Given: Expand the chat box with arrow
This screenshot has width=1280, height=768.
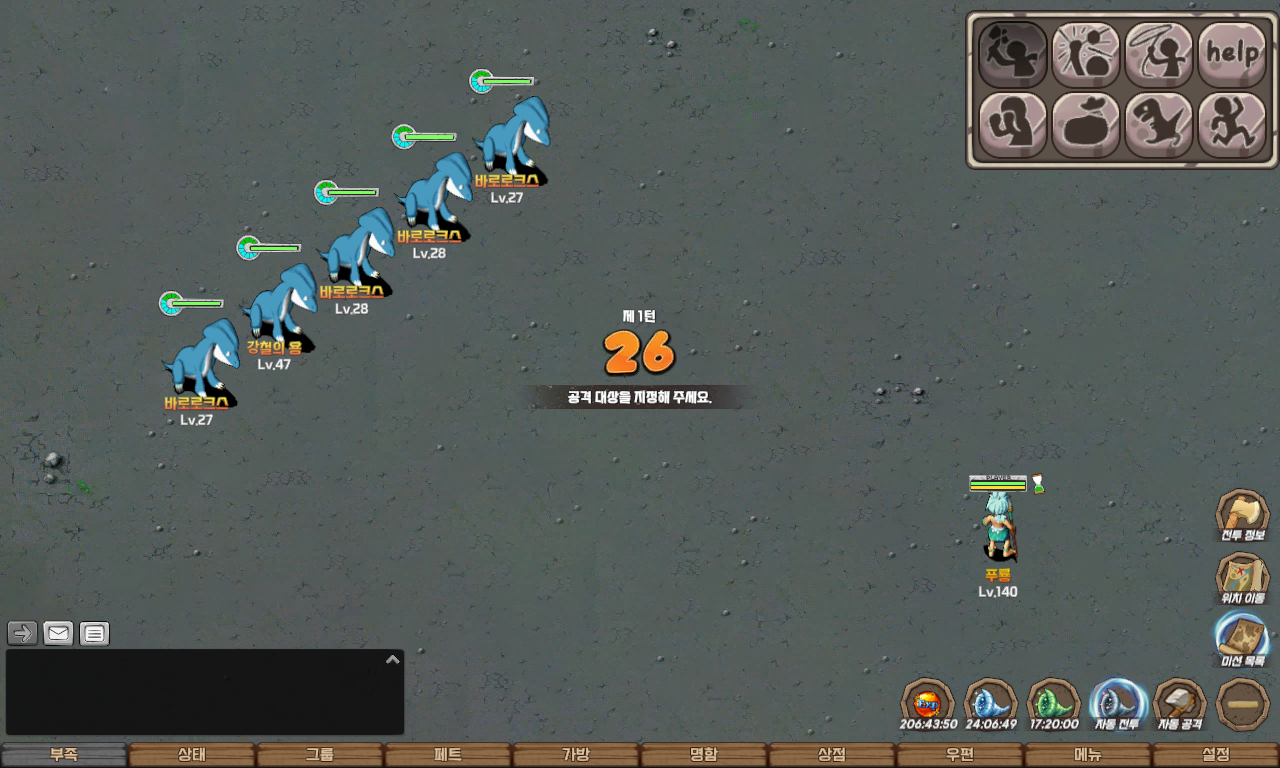Looking at the screenshot, I should coord(393,659).
